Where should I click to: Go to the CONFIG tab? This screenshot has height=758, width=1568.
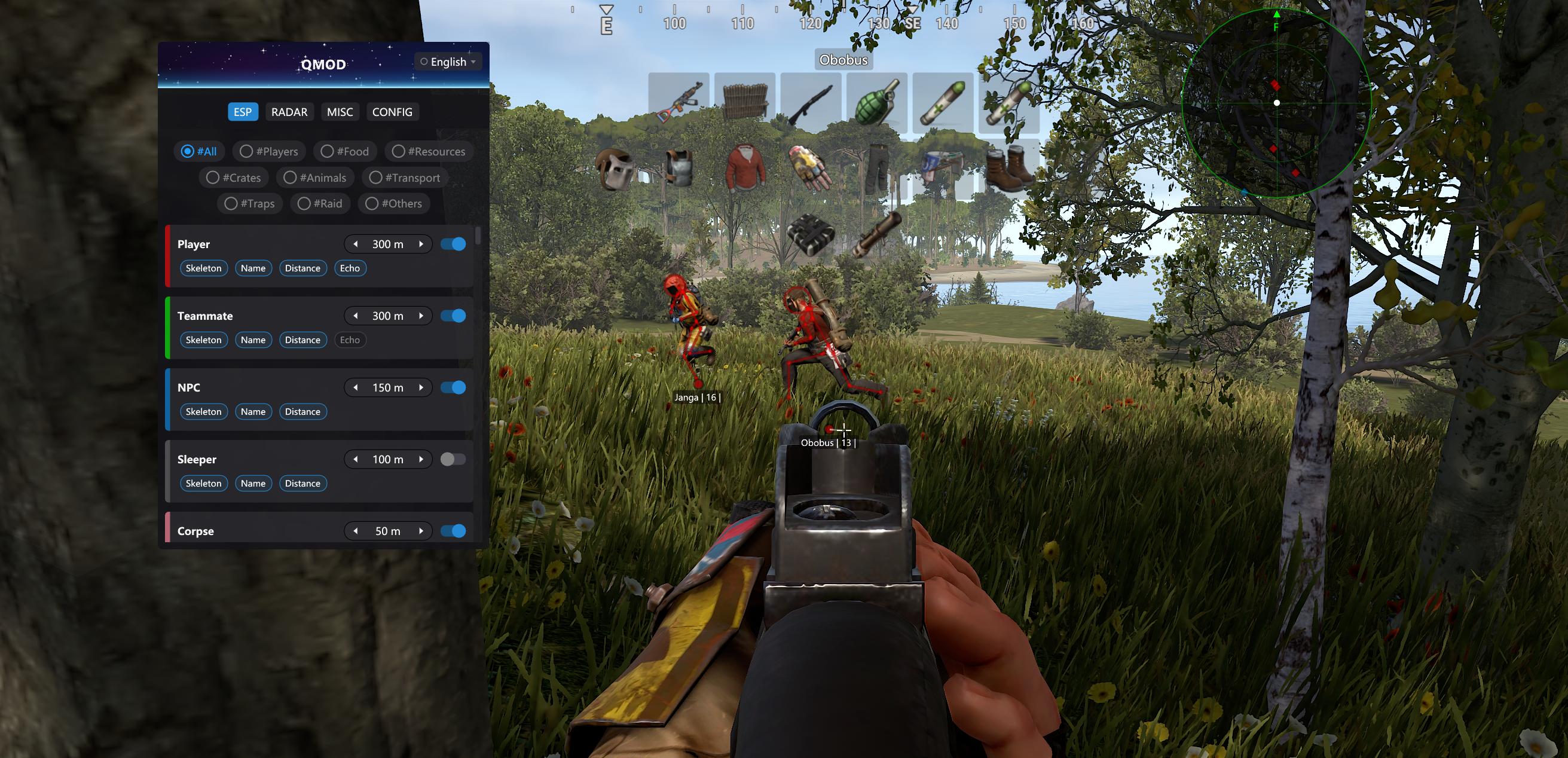pos(392,112)
